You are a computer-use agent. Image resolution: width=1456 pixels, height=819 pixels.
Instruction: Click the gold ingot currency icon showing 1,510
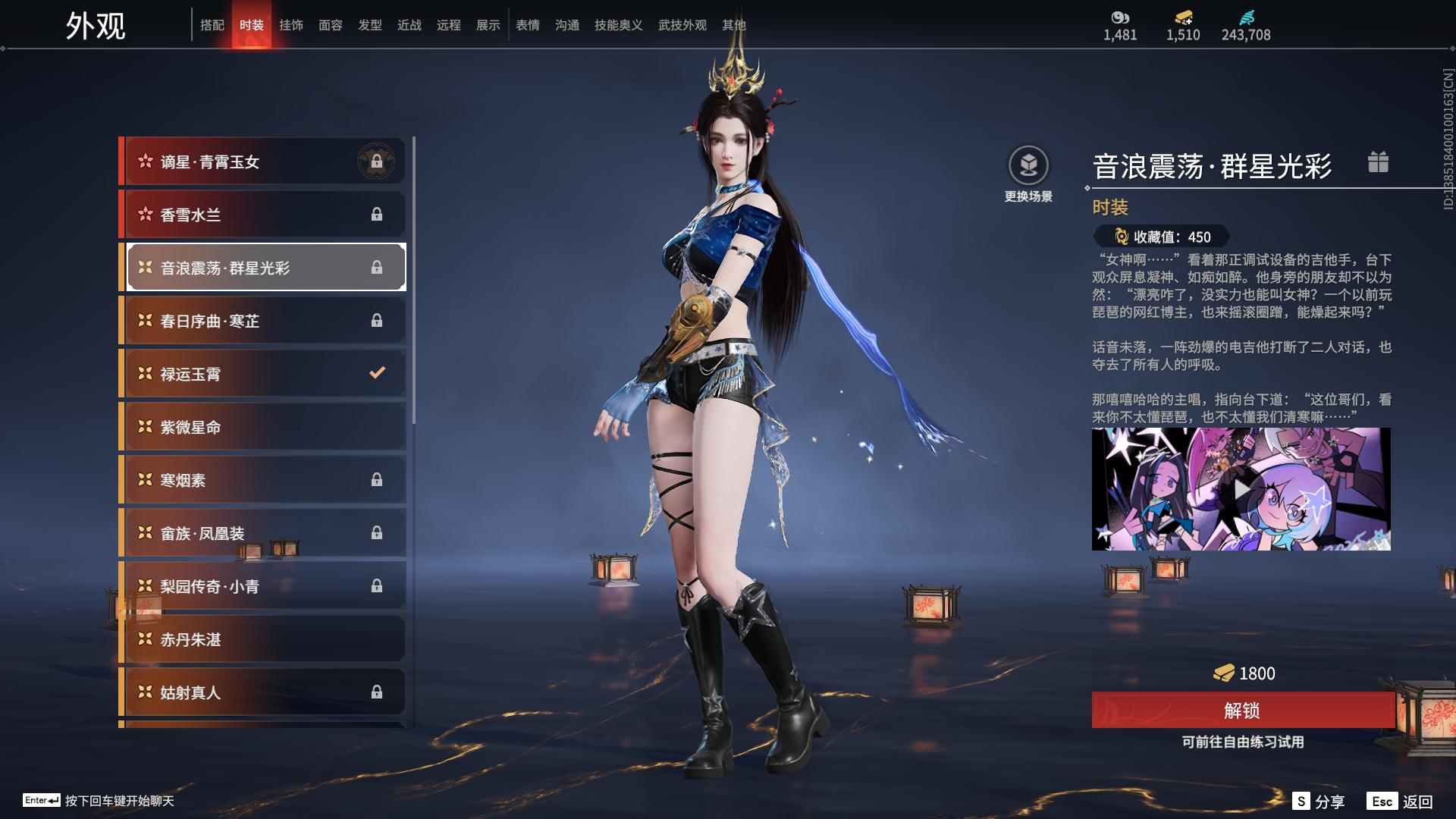click(x=1182, y=17)
